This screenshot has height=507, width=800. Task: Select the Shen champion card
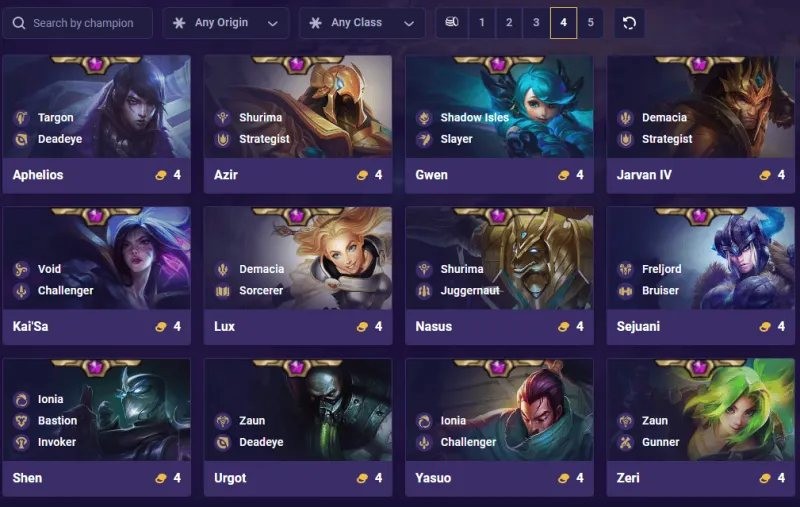tap(97, 427)
